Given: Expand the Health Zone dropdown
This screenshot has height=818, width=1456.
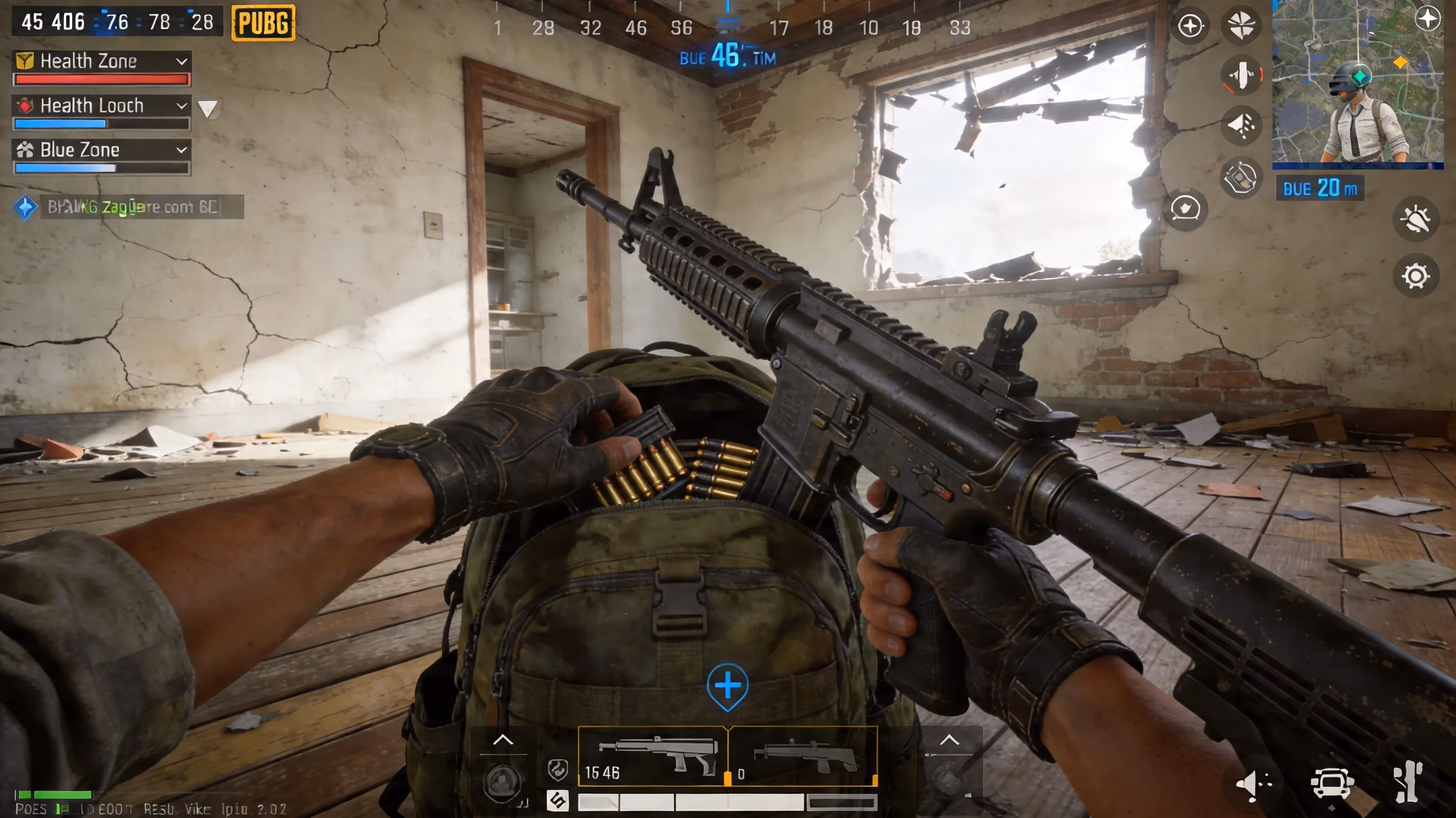Looking at the screenshot, I should click(x=181, y=62).
